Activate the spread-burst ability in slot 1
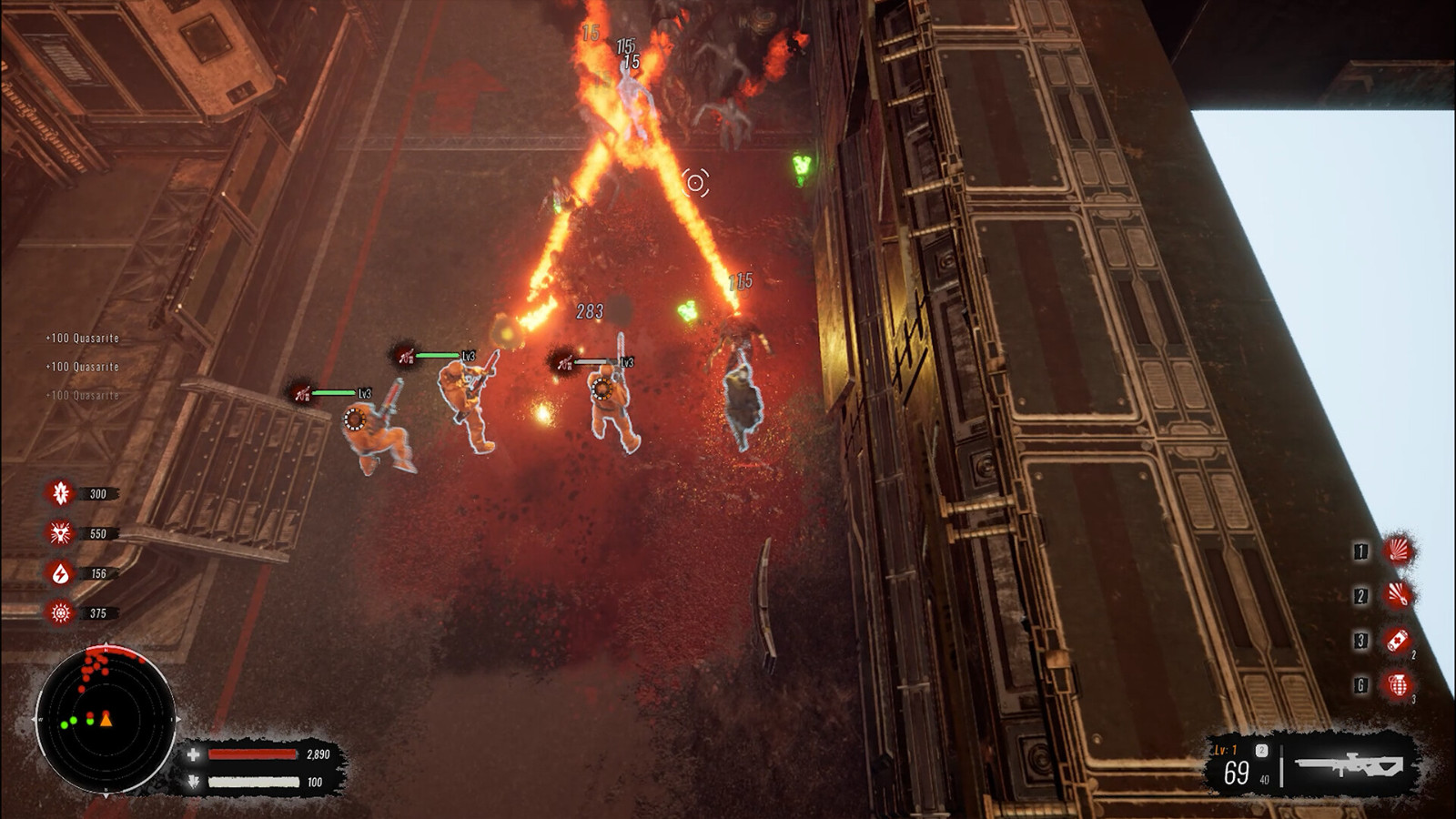1456x819 pixels. click(1399, 551)
